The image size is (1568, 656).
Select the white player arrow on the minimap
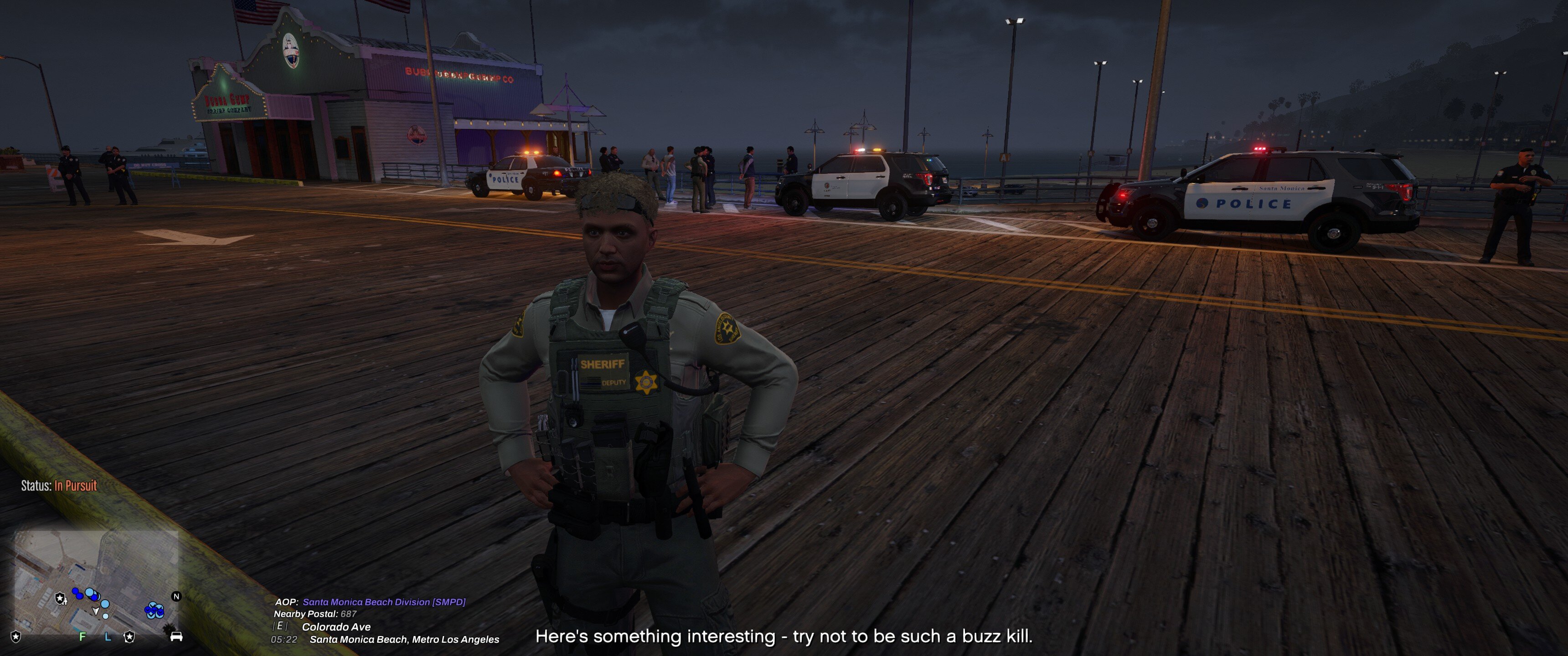point(96,610)
